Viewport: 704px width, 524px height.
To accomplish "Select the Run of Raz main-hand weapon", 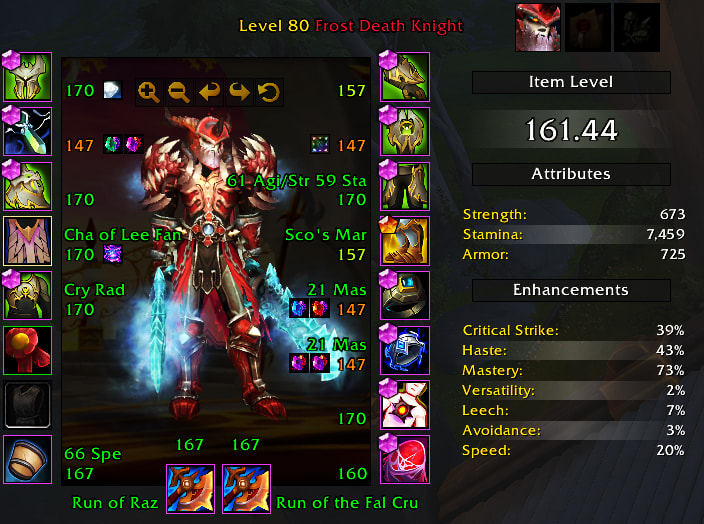I will pyautogui.click(x=189, y=488).
